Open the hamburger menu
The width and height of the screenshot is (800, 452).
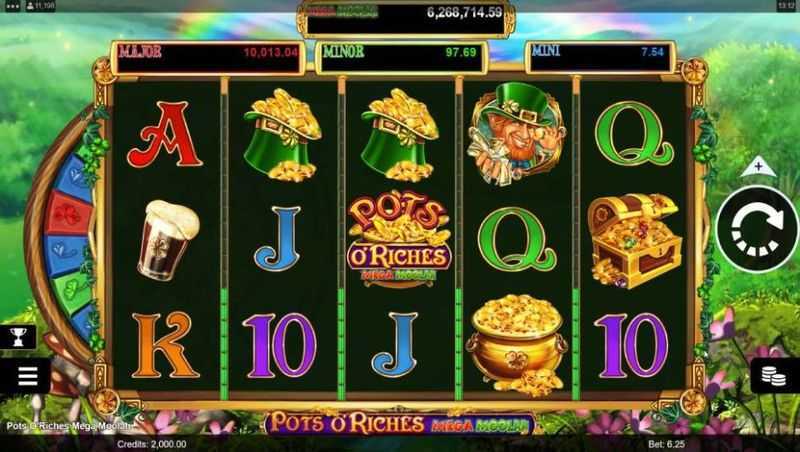coord(27,377)
